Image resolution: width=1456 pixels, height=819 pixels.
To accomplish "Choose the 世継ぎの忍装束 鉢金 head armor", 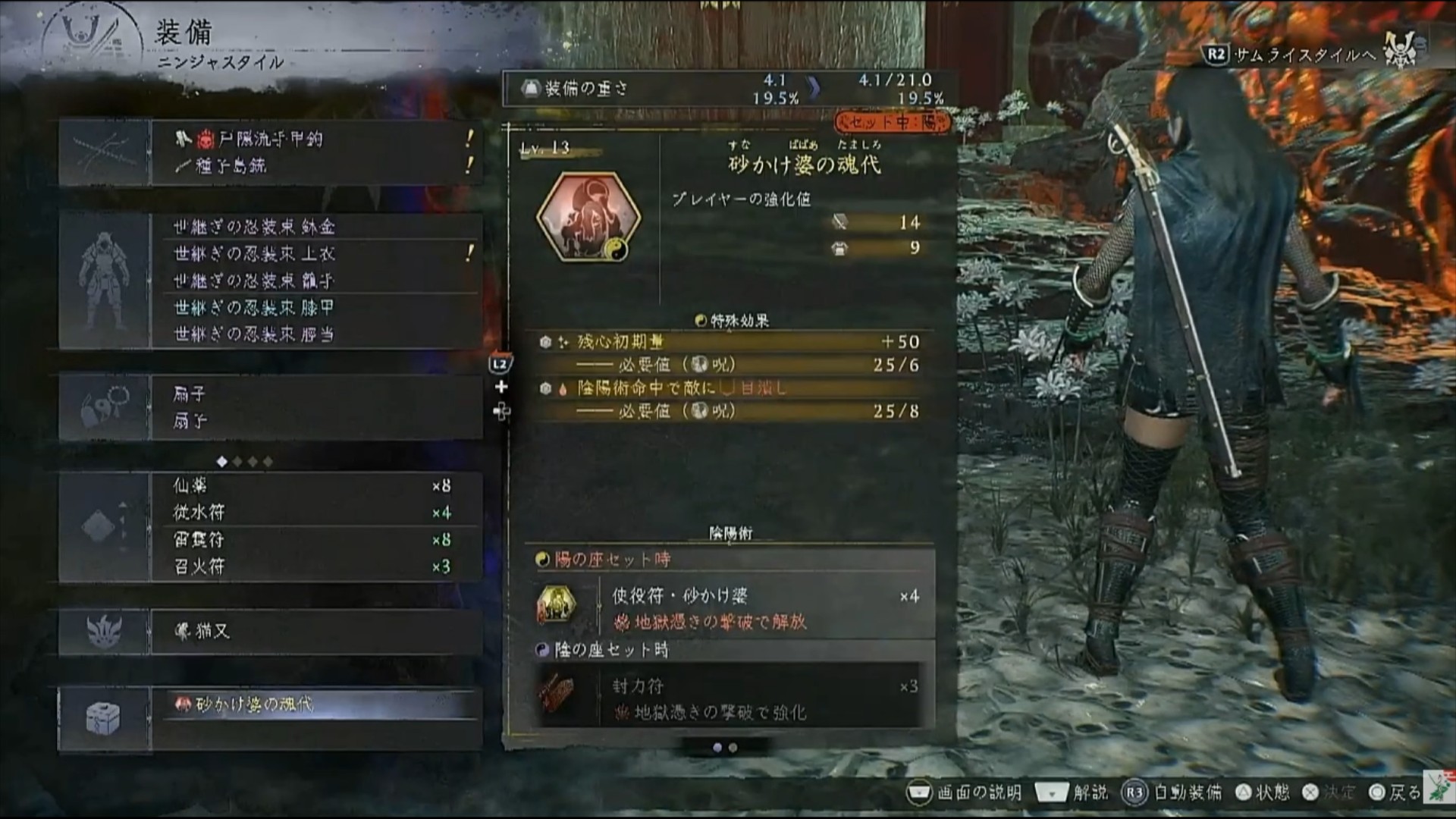I will 253,227.
